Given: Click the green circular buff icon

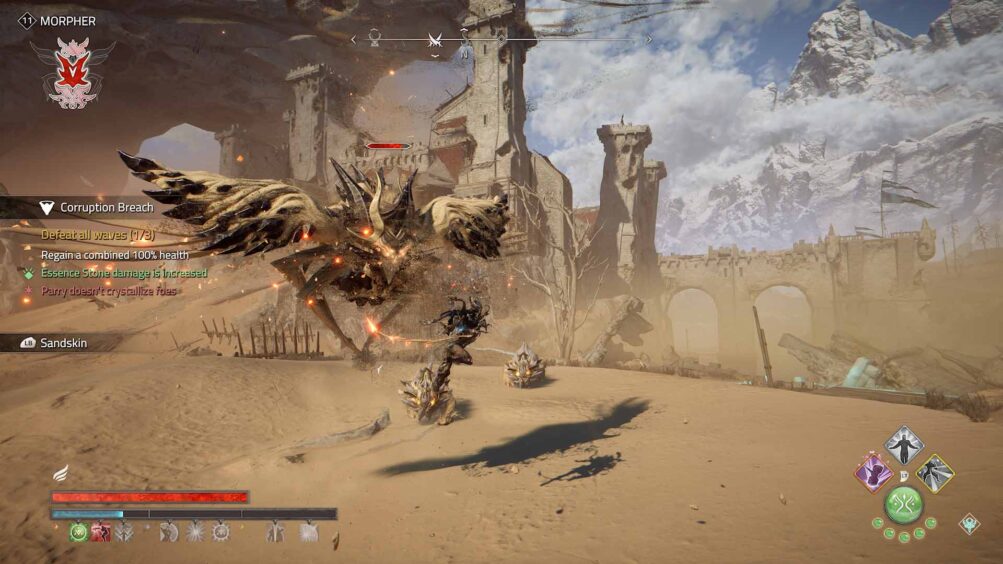Looking at the screenshot, I should tap(79, 532).
